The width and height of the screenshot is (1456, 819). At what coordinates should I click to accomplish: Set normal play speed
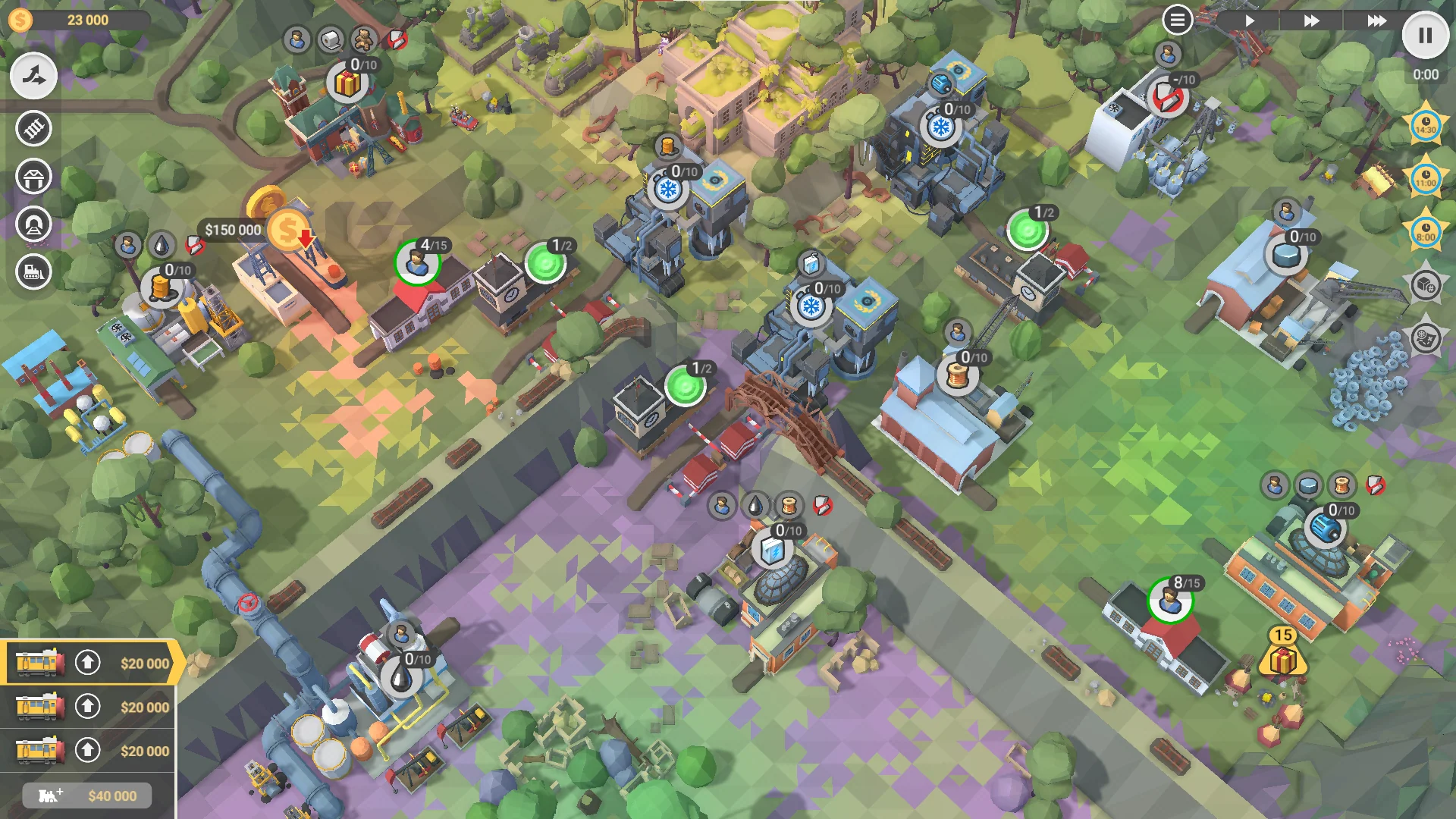1250,21
